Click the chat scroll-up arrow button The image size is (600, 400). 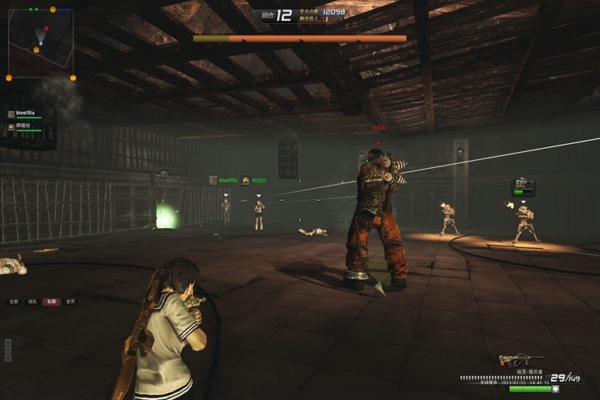tap(8, 343)
